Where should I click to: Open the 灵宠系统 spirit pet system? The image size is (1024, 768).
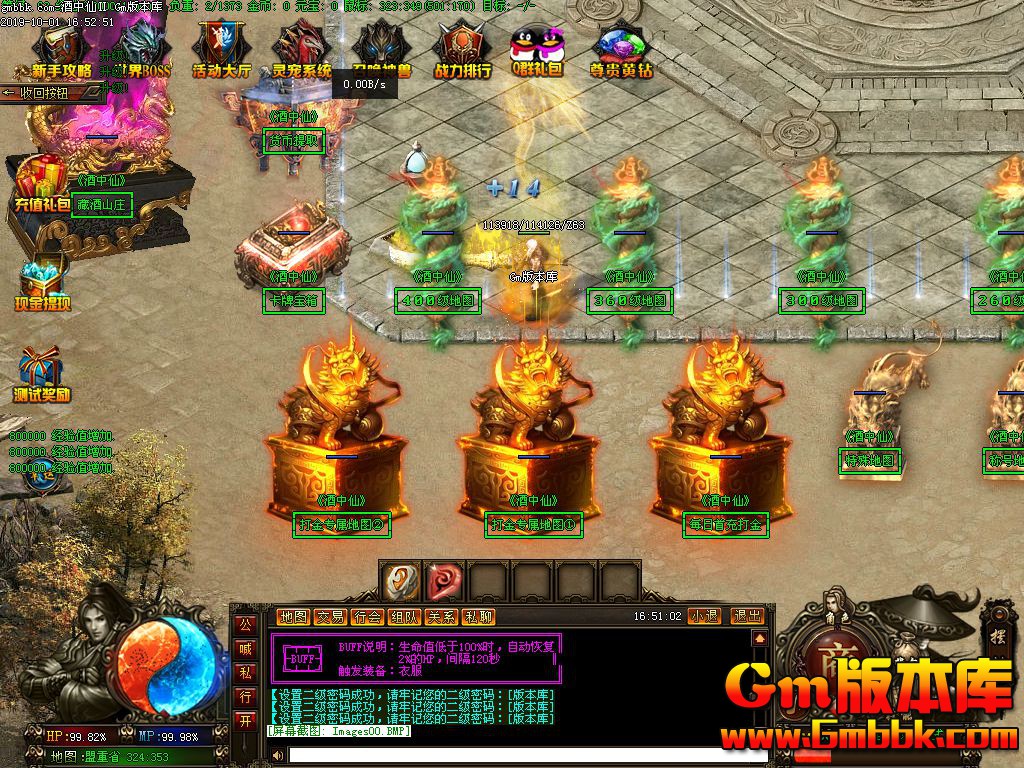tap(301, 50)
